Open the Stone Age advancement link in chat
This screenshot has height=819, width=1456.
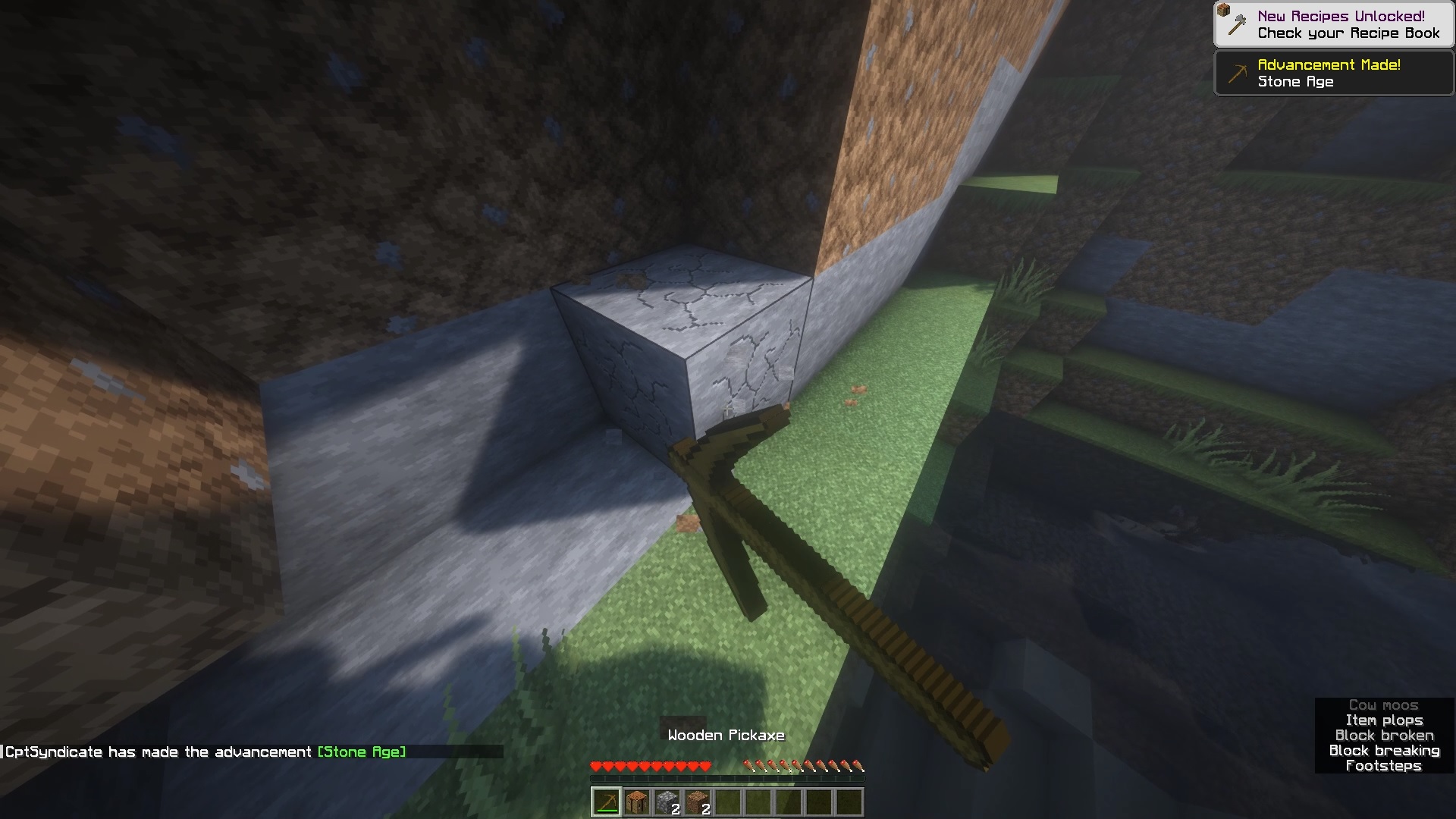(362, 752)
